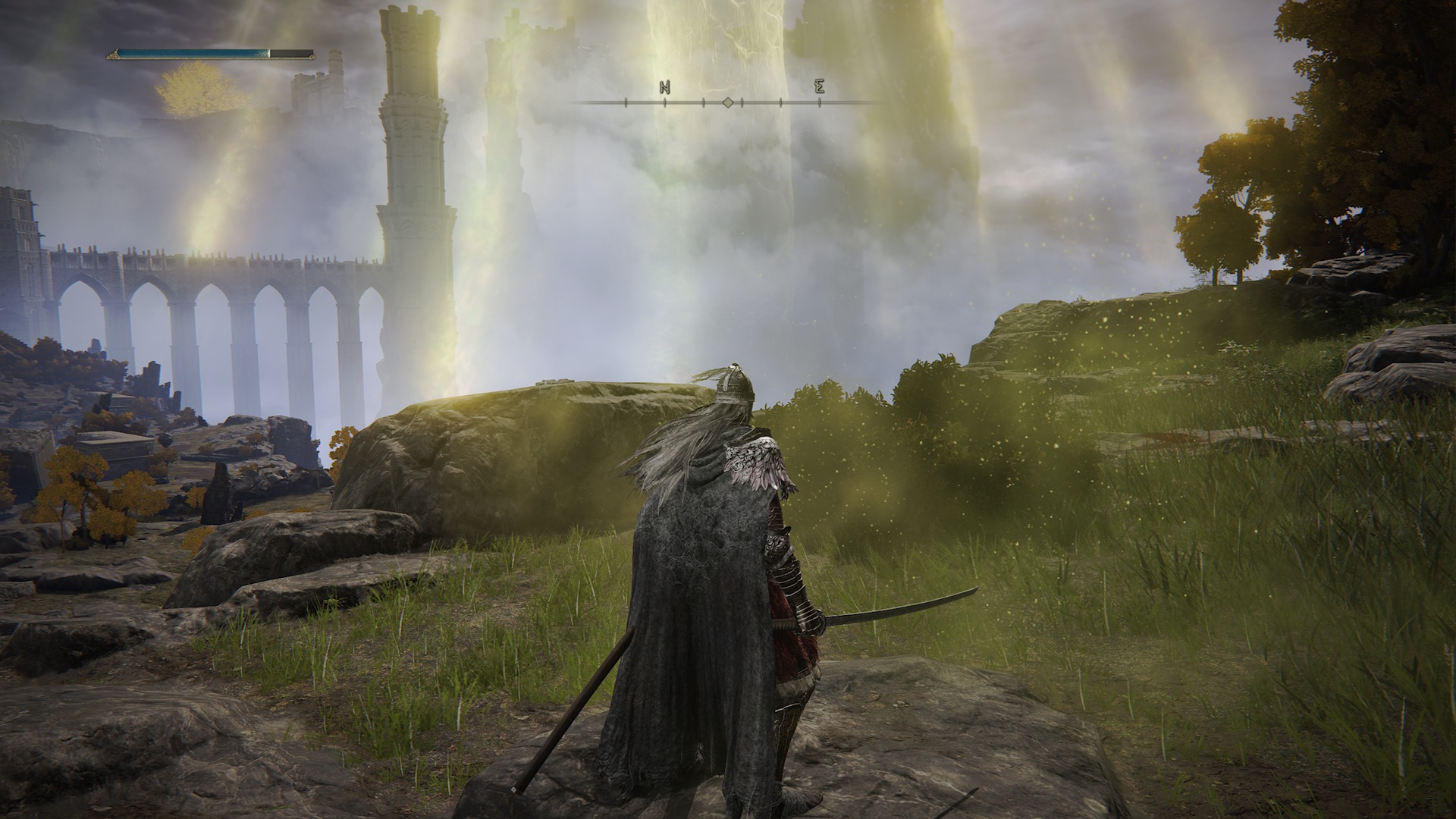Screen dimensions: 1456x819
Task: Click the E marker on the compass
Action: (x=821, y=86)
